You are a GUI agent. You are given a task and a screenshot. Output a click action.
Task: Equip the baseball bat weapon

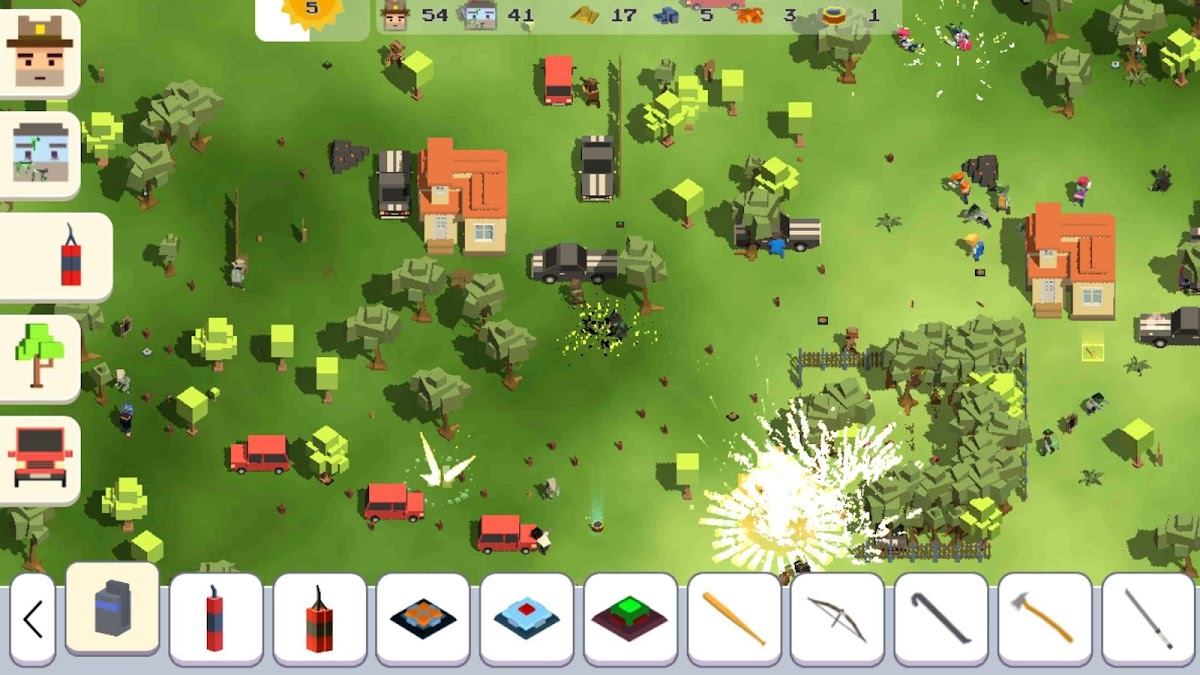(734, 619)
